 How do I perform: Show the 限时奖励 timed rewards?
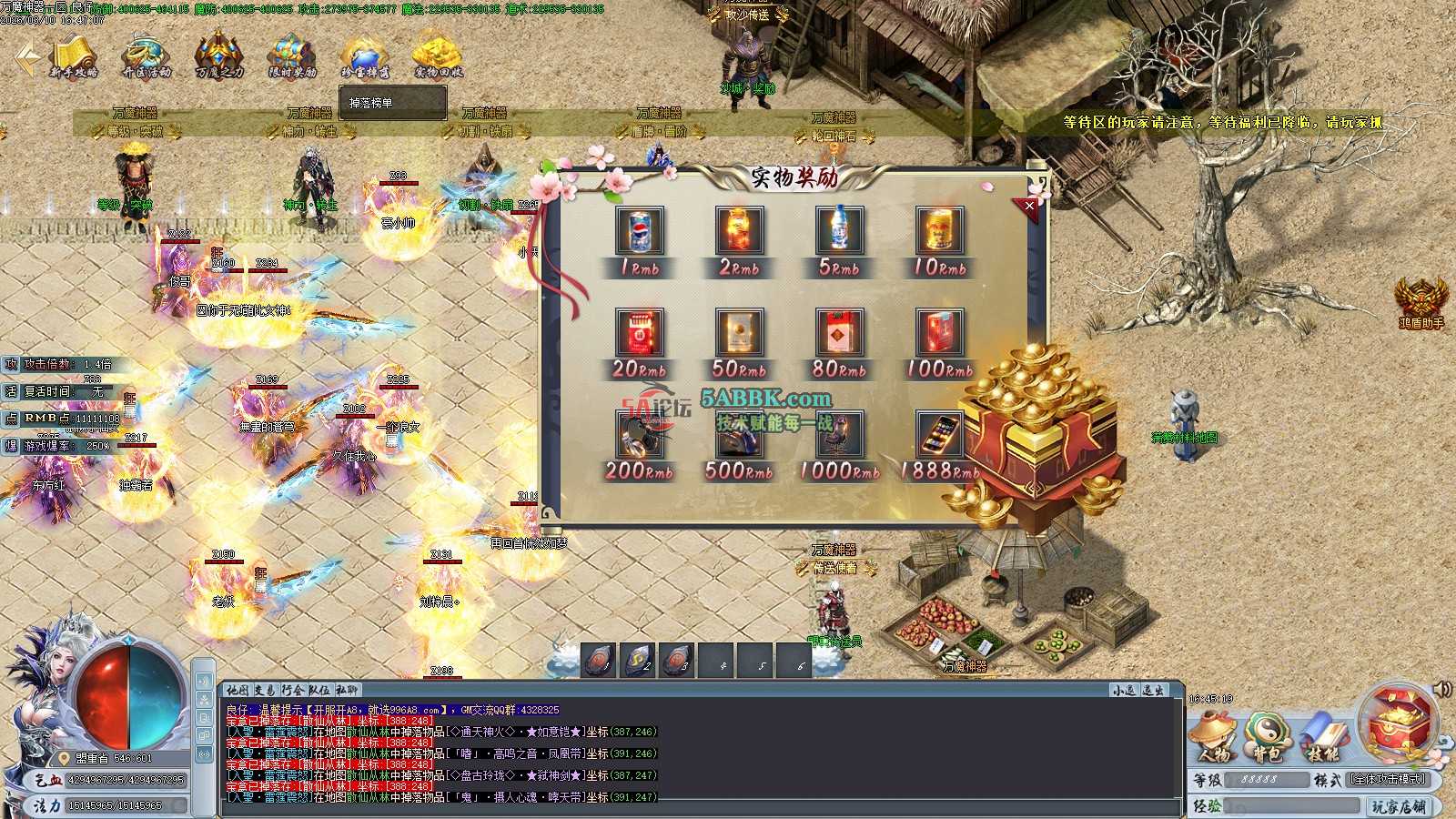[292, 56]
